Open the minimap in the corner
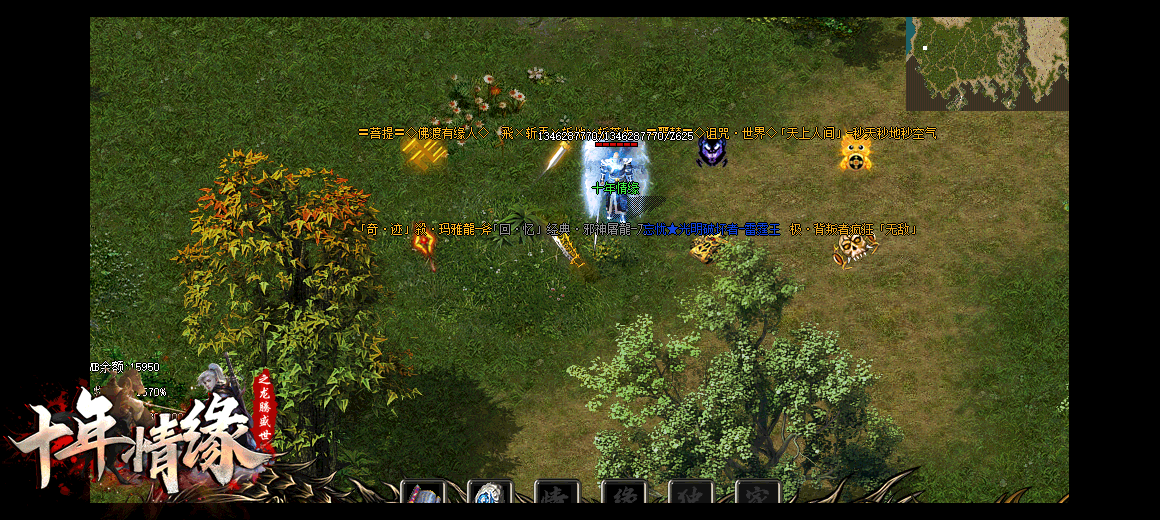This screenshot has width=1160, height=520. (986, 63)
